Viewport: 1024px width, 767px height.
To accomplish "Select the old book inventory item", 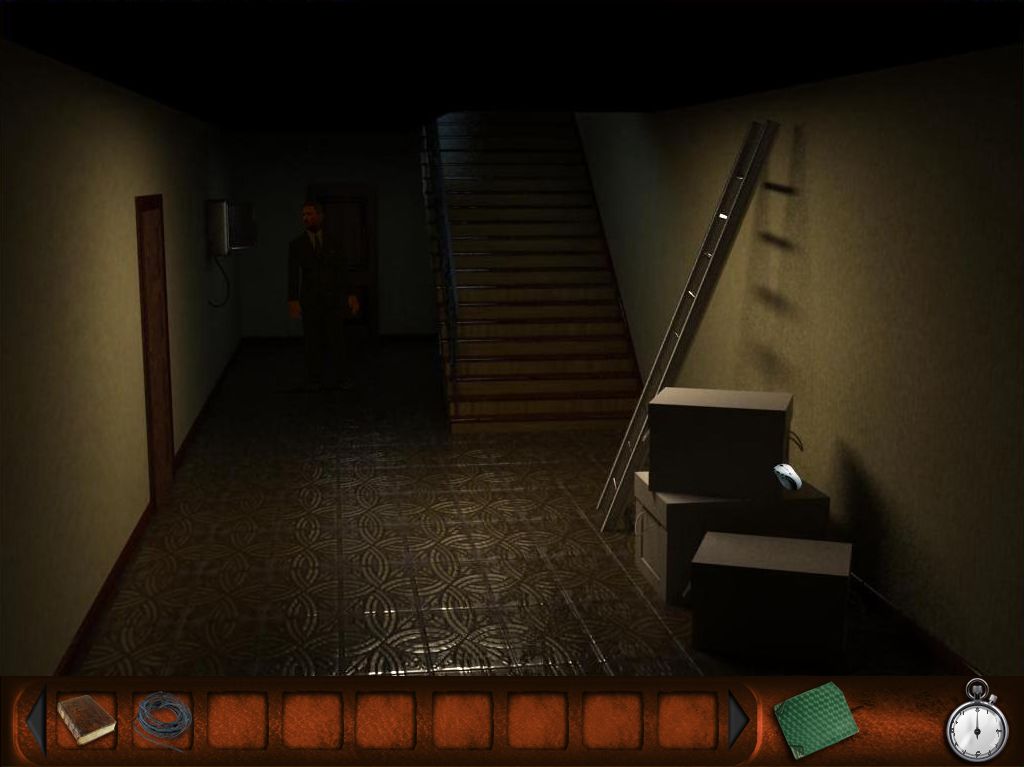I will (86, 719).
